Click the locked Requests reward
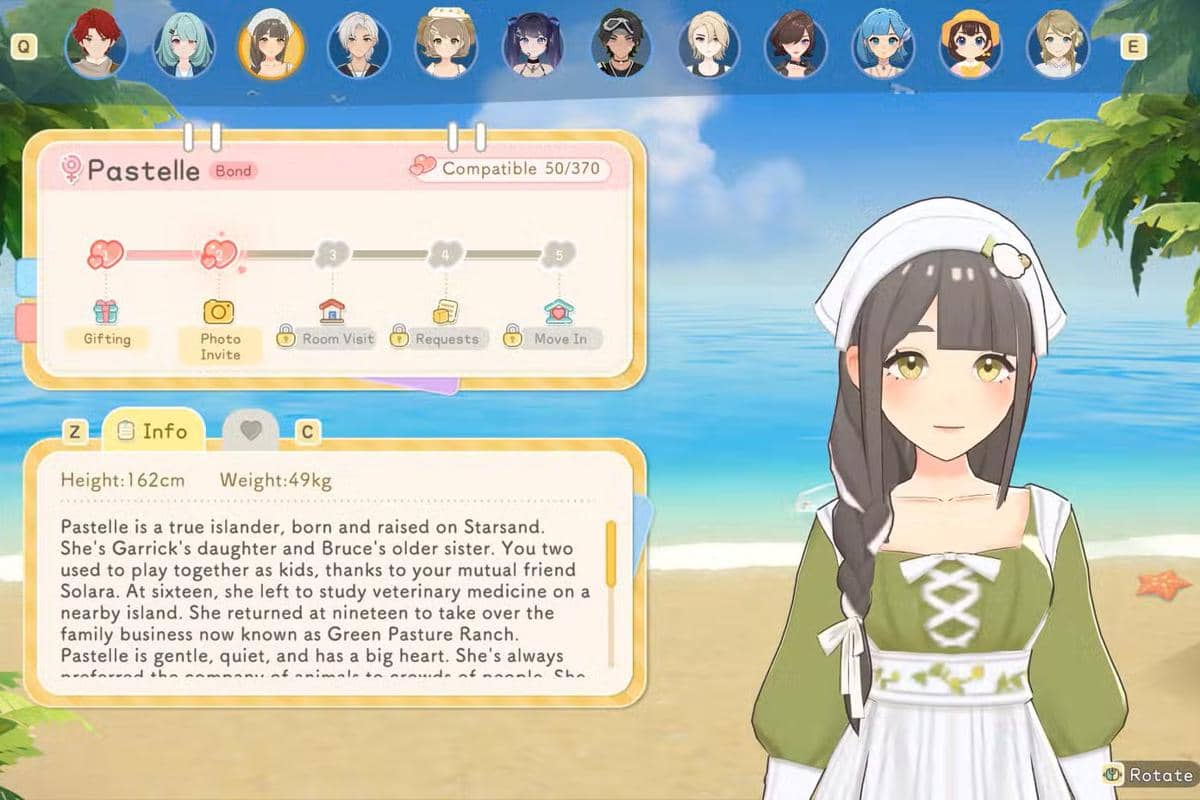The image size is (1200, 800). point(440,325)
